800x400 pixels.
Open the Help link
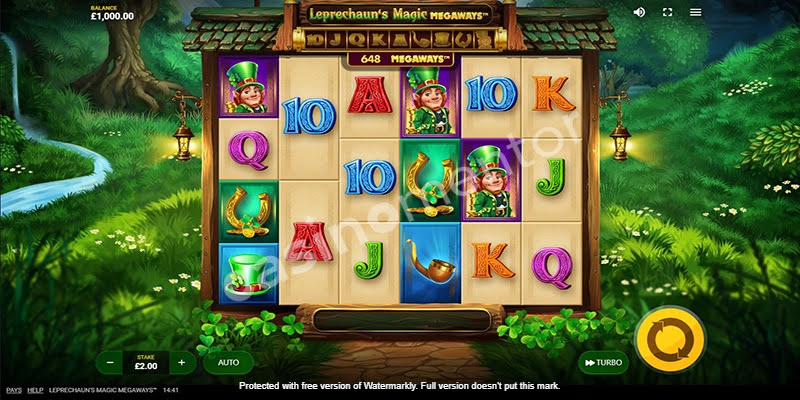pos(35,390)
